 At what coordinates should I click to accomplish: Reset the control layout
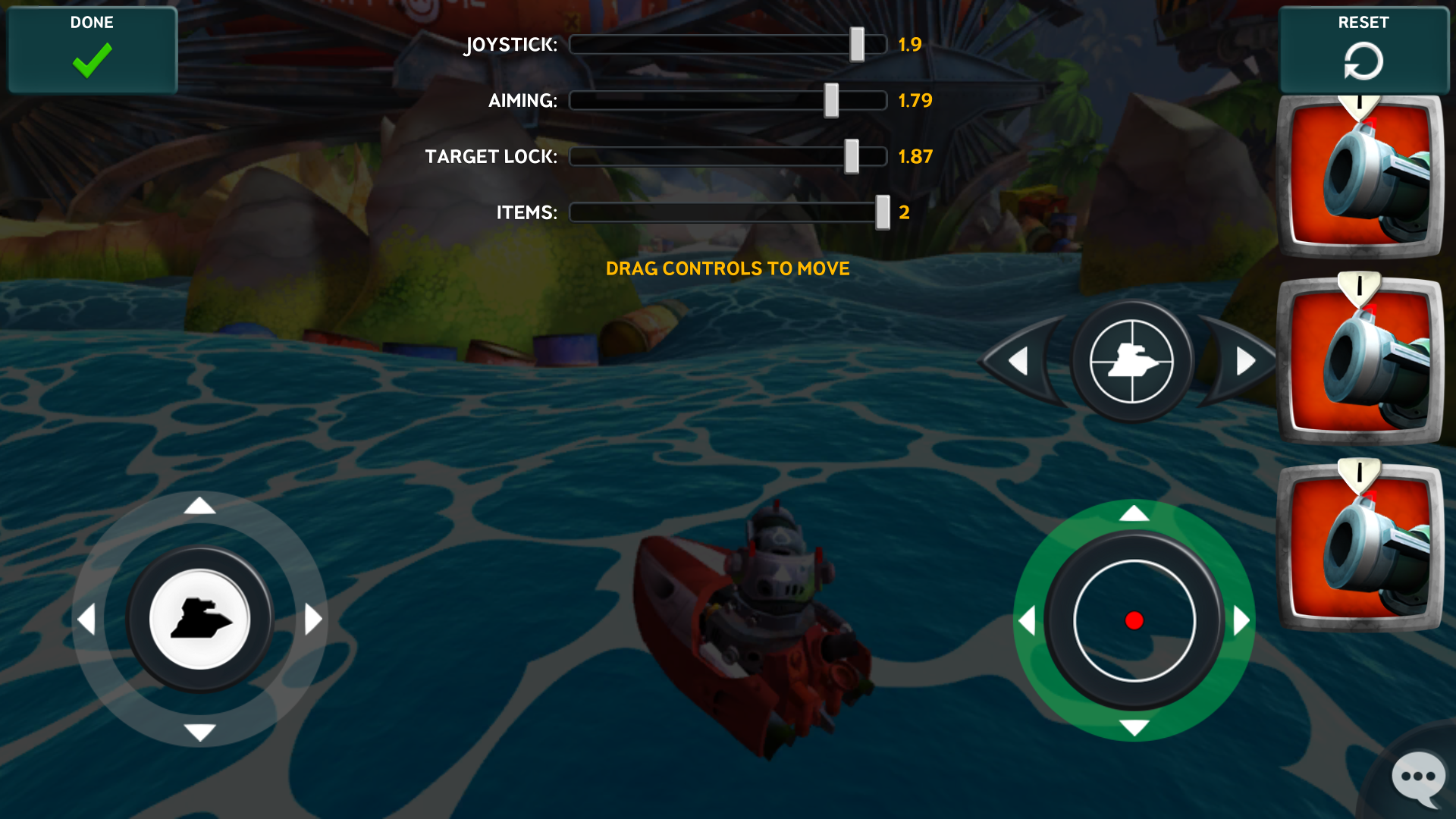(x=1363, y=49)
